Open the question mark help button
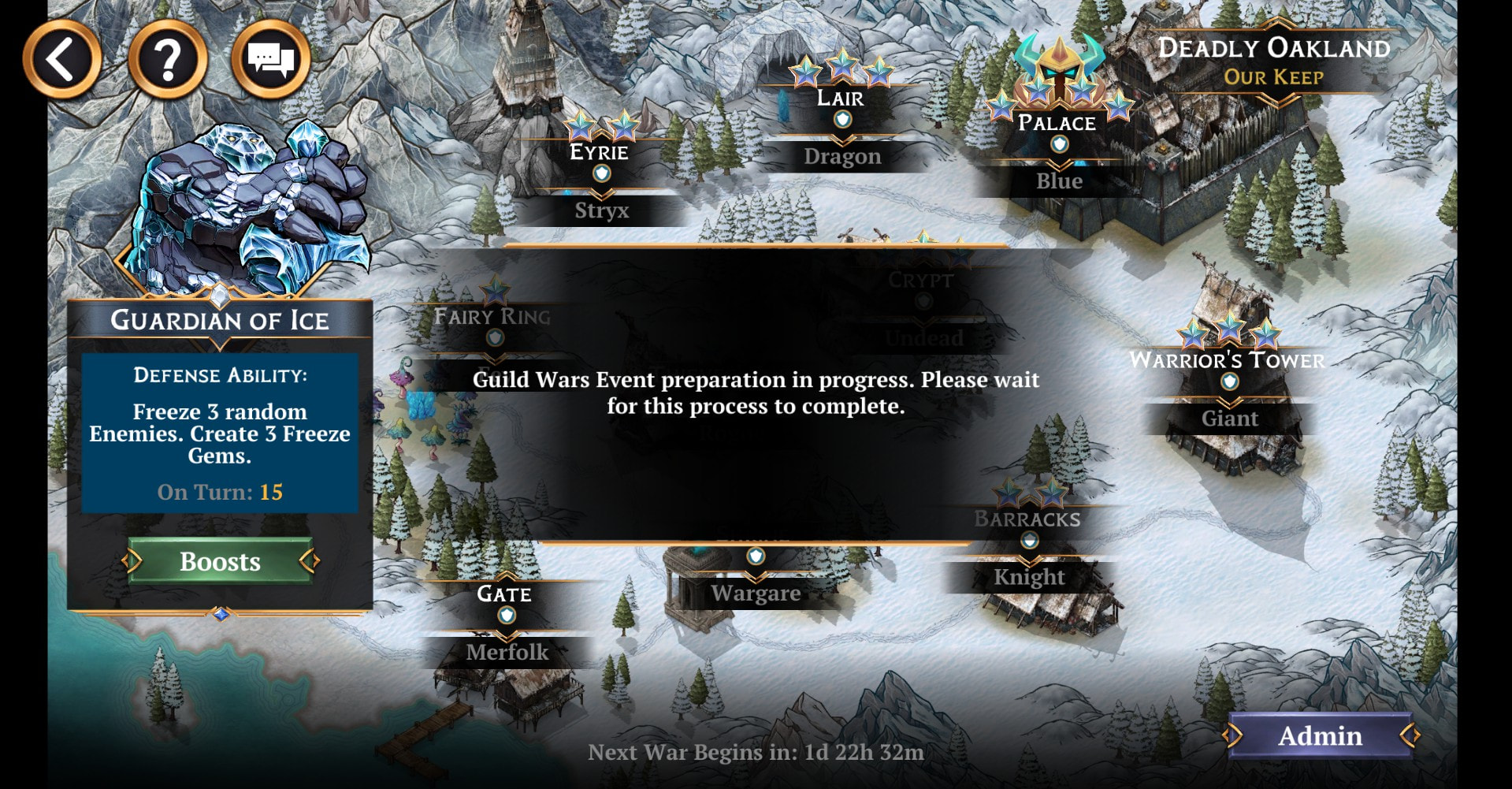The width and height of the screenshot is (1512, 789). 168,59
